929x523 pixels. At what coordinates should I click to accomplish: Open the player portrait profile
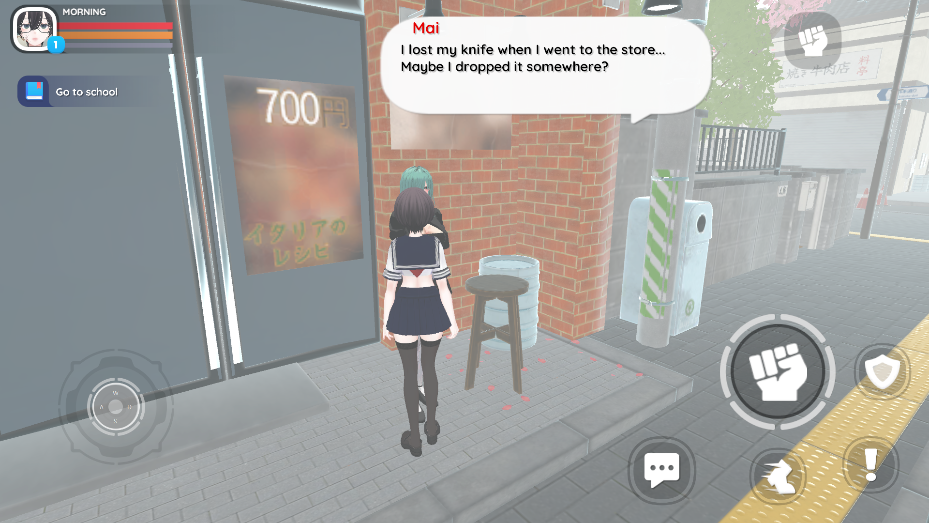click(34, 29)
